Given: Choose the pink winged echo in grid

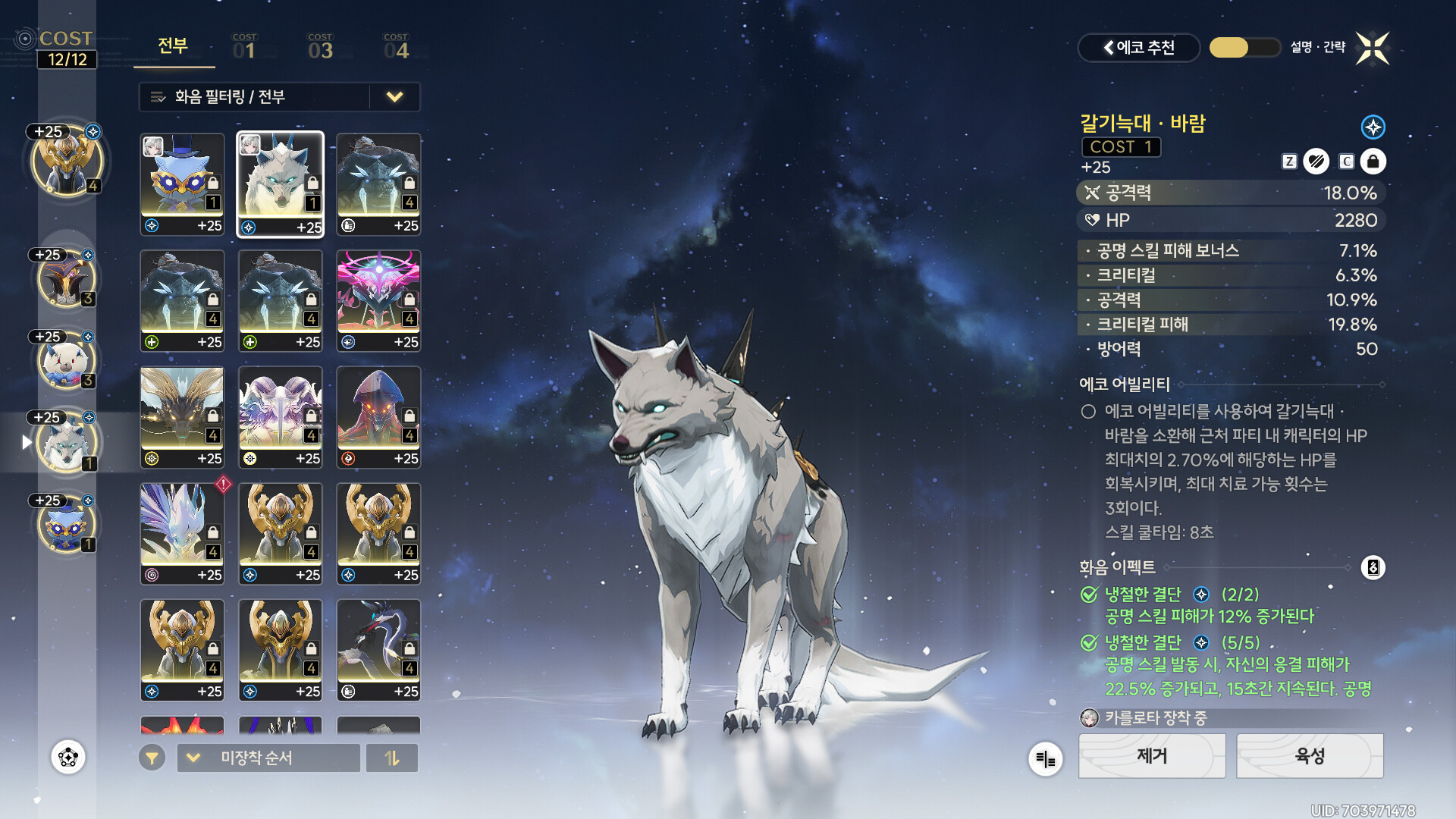Looking at the screenshot, I should click(378, 301).
